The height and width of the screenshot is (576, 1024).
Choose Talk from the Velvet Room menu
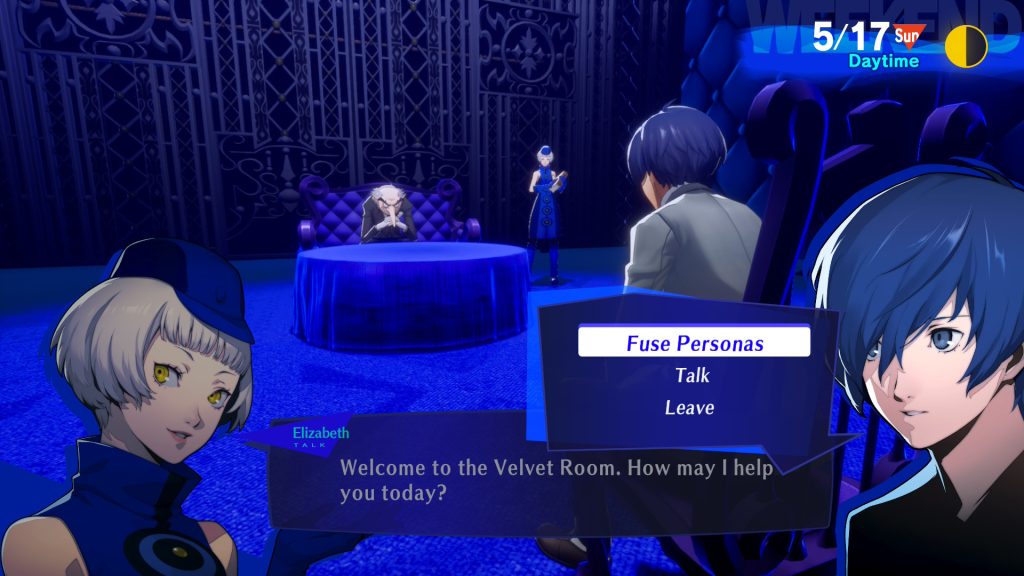tap(692, 376)
